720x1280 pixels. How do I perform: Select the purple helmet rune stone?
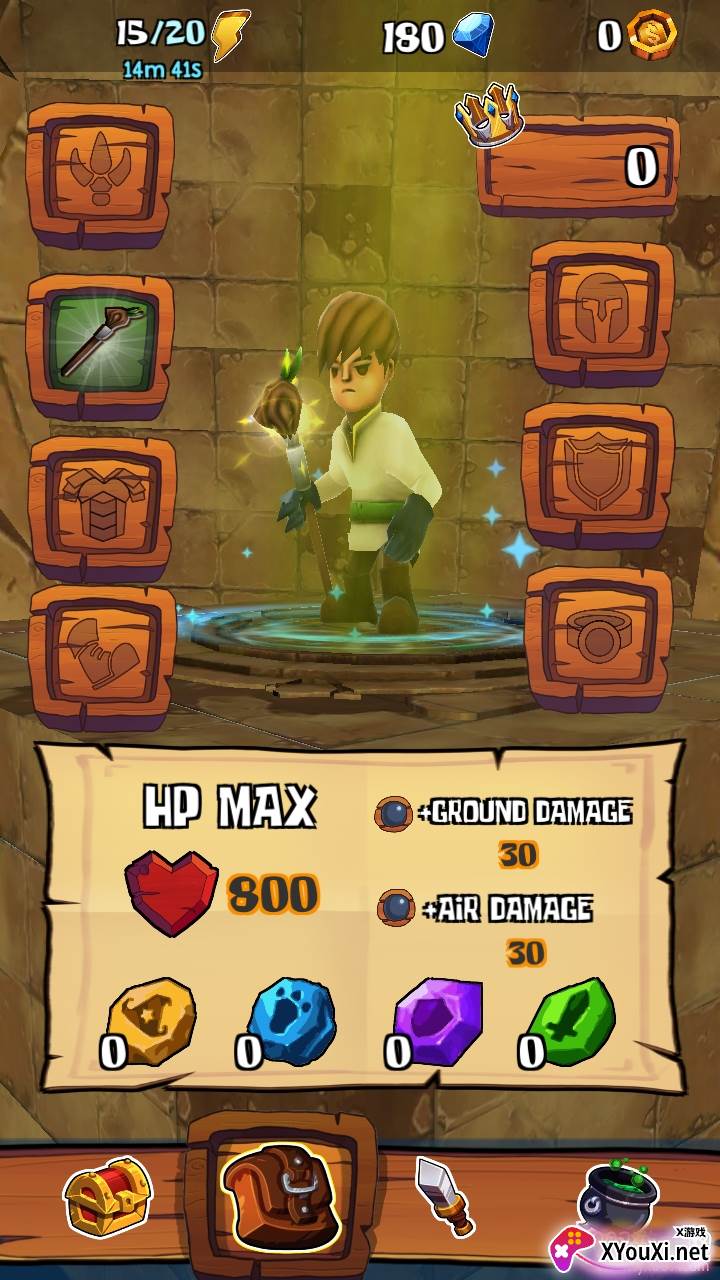pos(439,1020)
